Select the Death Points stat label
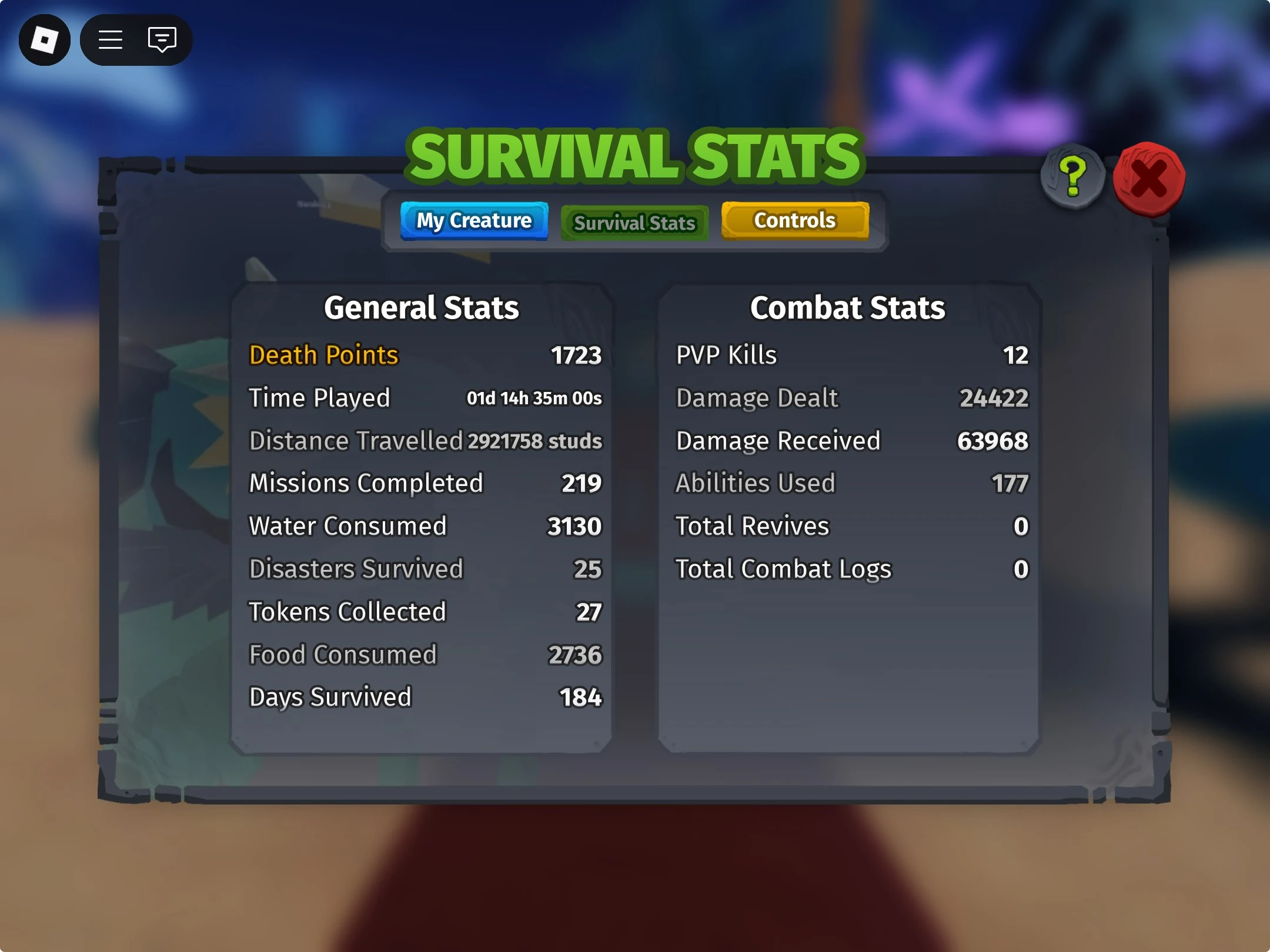1270x952 pixels. (323, 355)
